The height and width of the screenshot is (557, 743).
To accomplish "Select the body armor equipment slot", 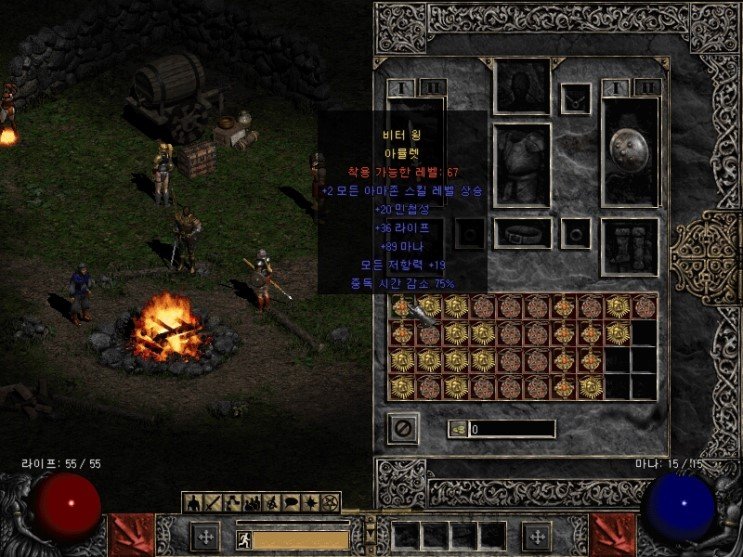I will (522, 165).
